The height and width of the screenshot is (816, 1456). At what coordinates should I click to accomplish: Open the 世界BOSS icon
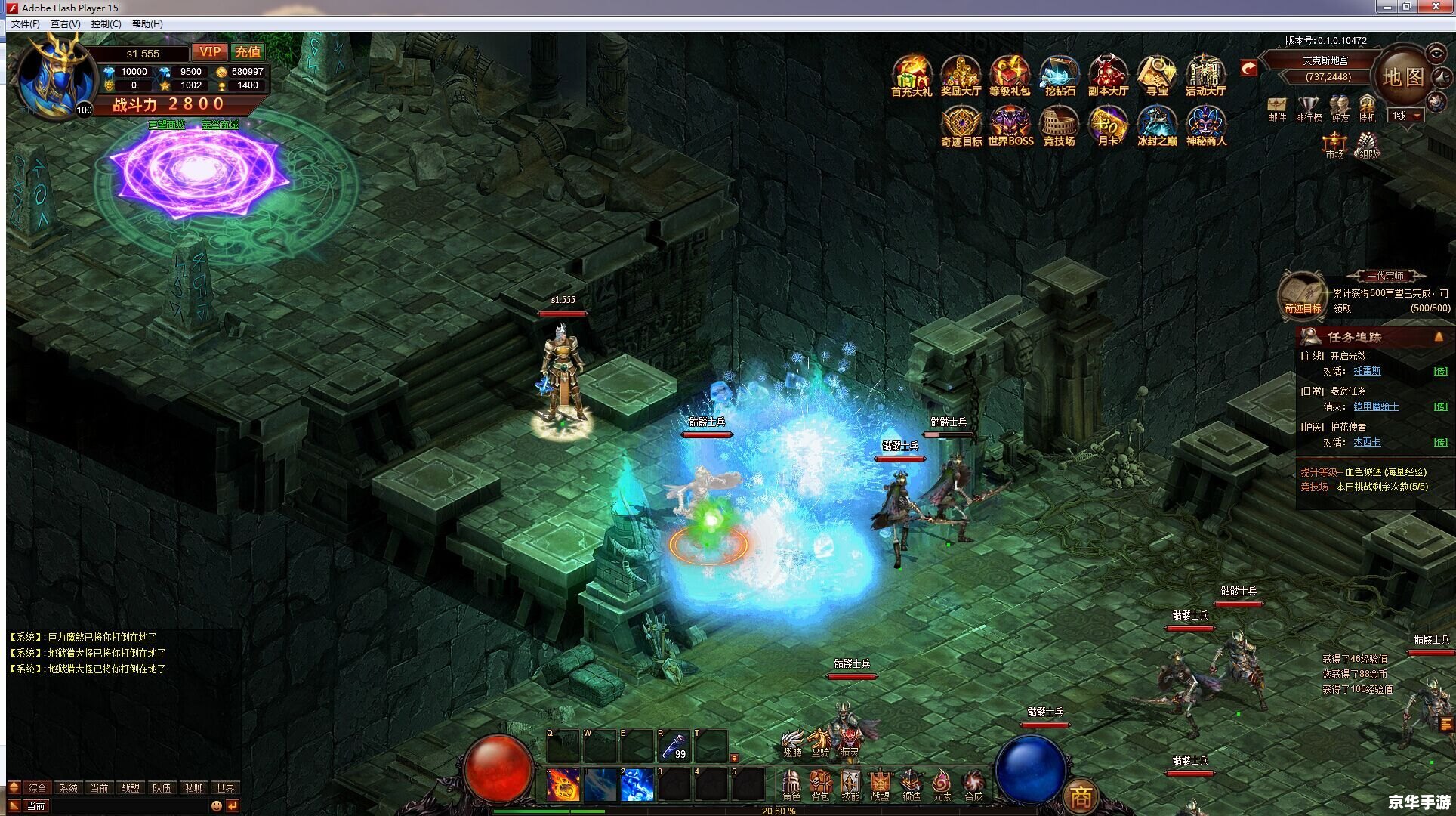1010,126
